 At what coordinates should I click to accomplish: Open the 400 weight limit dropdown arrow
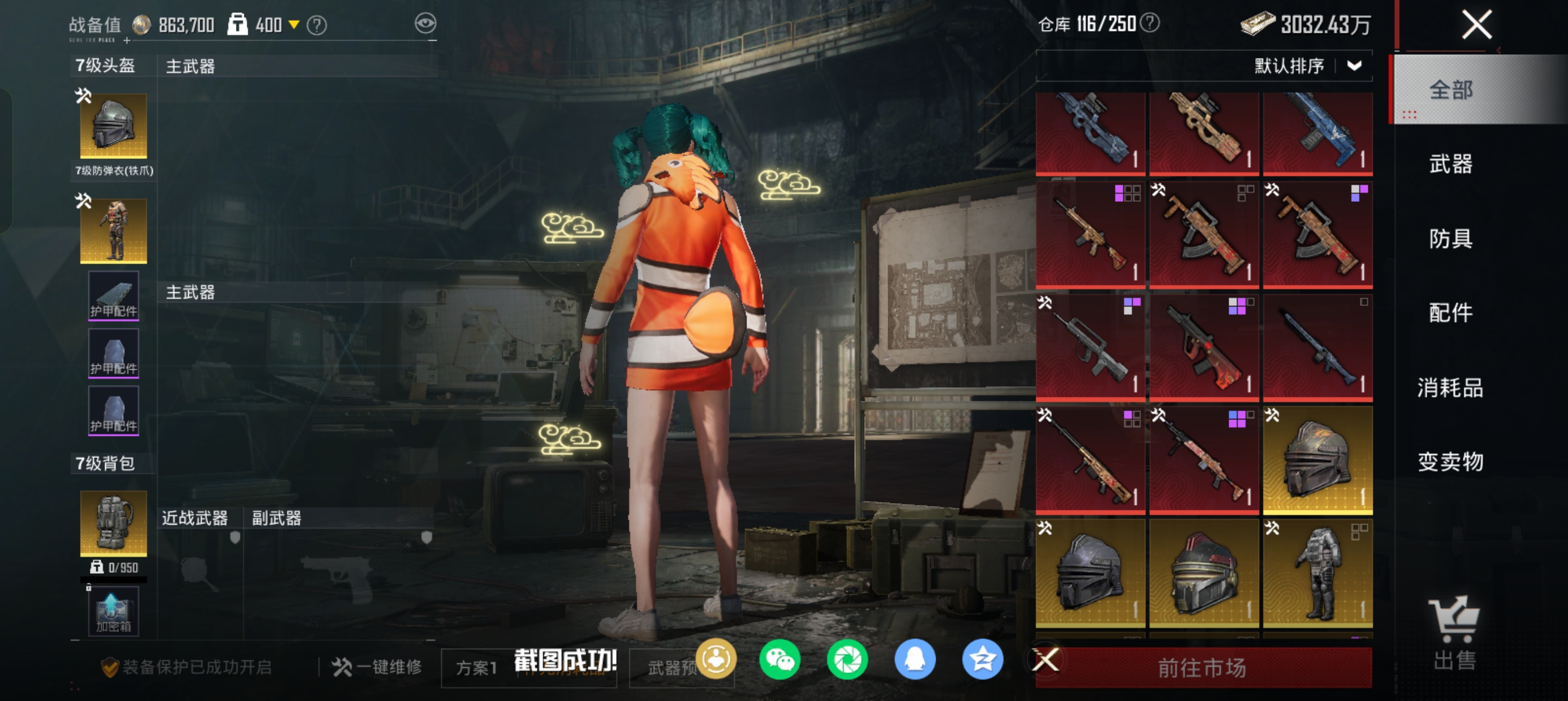pos(294,25)
